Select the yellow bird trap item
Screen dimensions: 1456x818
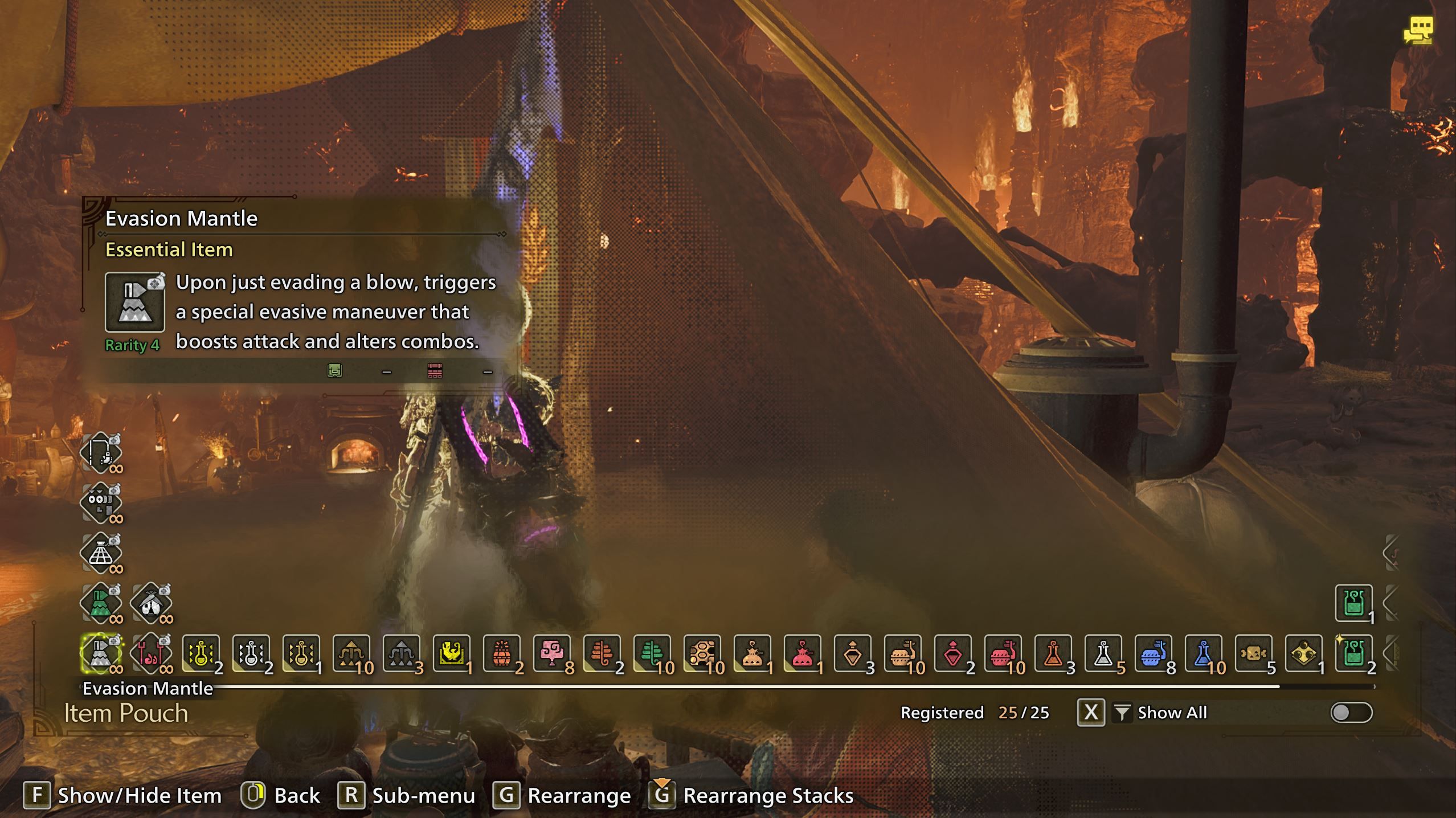(x=451, y=653)
